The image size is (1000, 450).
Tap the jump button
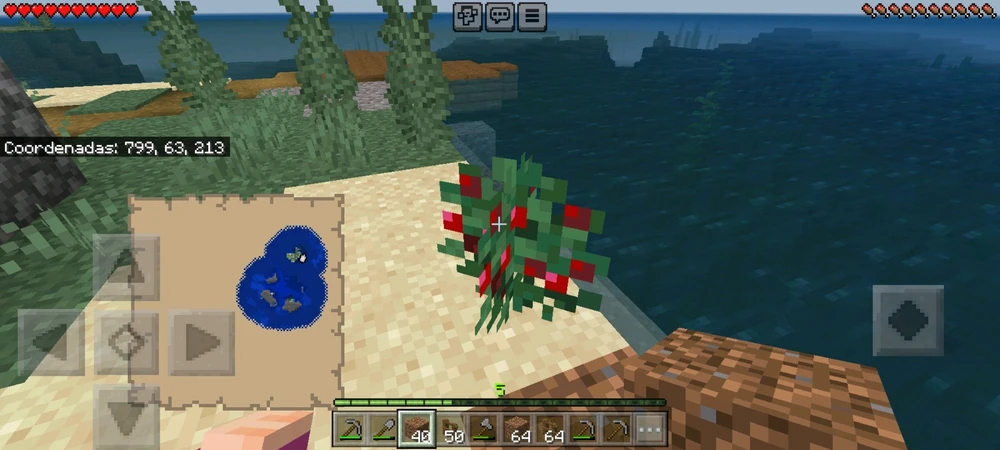click(x=908, y=320)
